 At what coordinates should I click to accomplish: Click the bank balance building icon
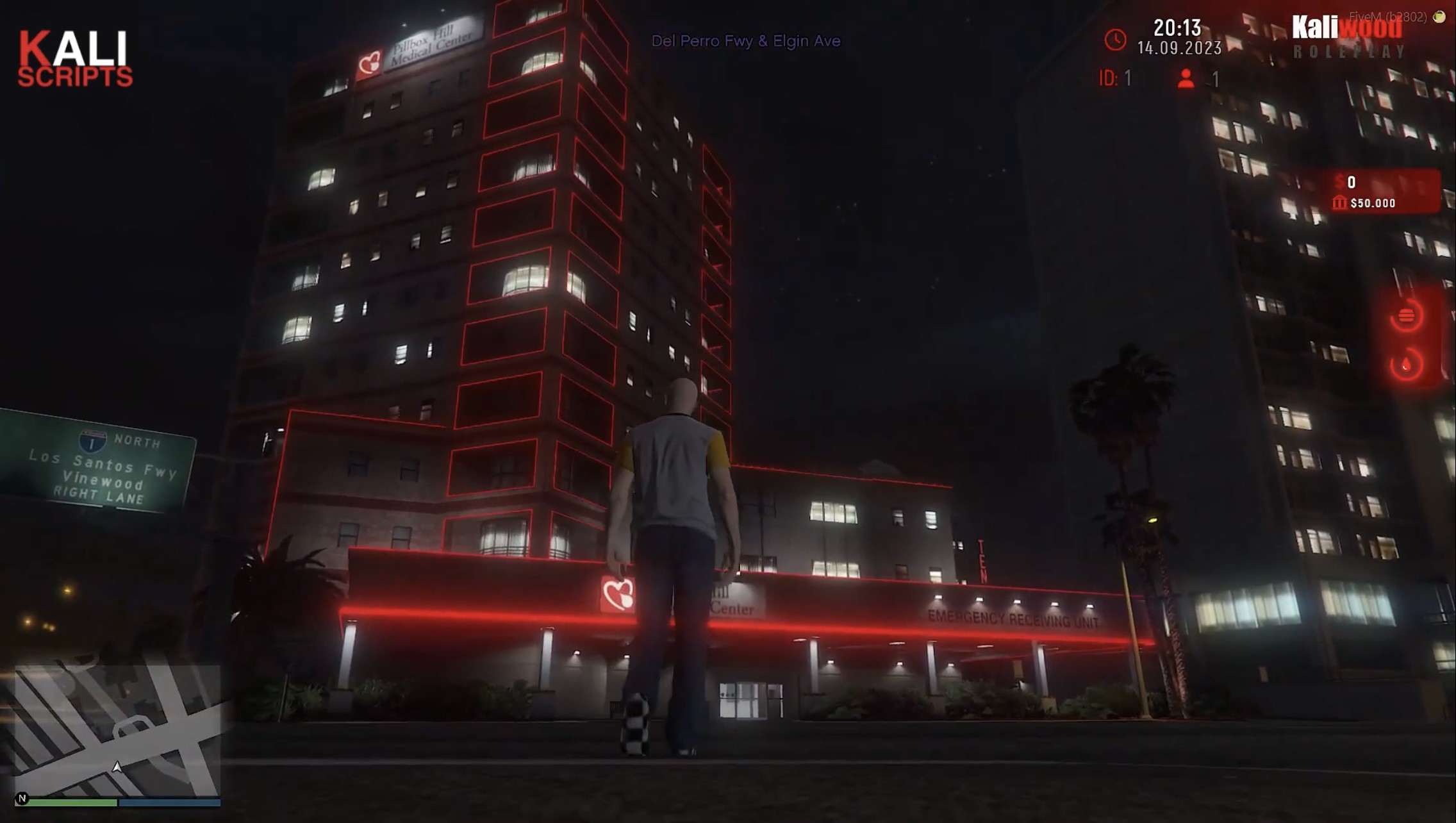coord(1339,203)
